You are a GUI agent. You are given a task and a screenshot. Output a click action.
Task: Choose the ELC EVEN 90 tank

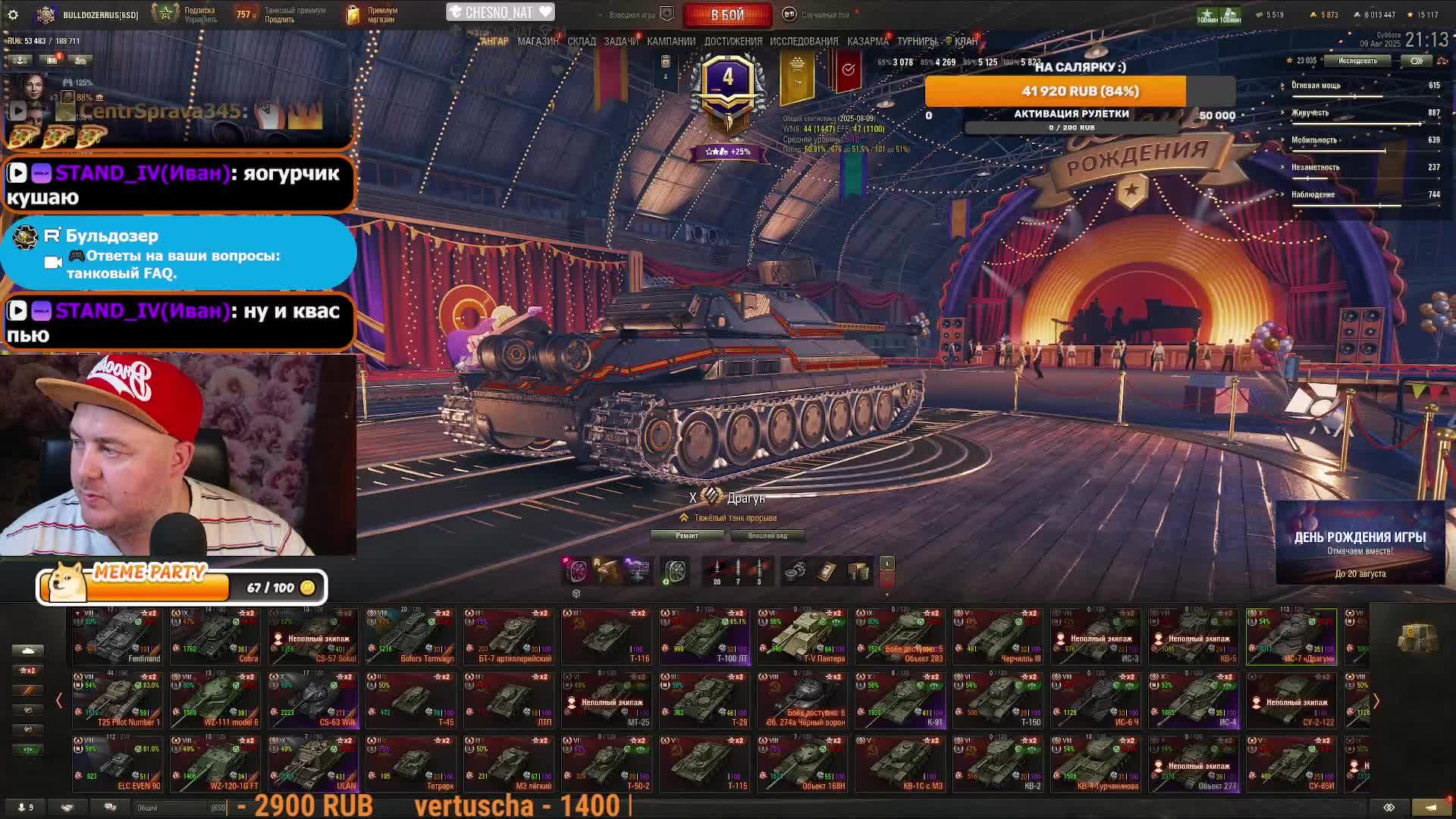pyautogui.click(x=118, y=764)
